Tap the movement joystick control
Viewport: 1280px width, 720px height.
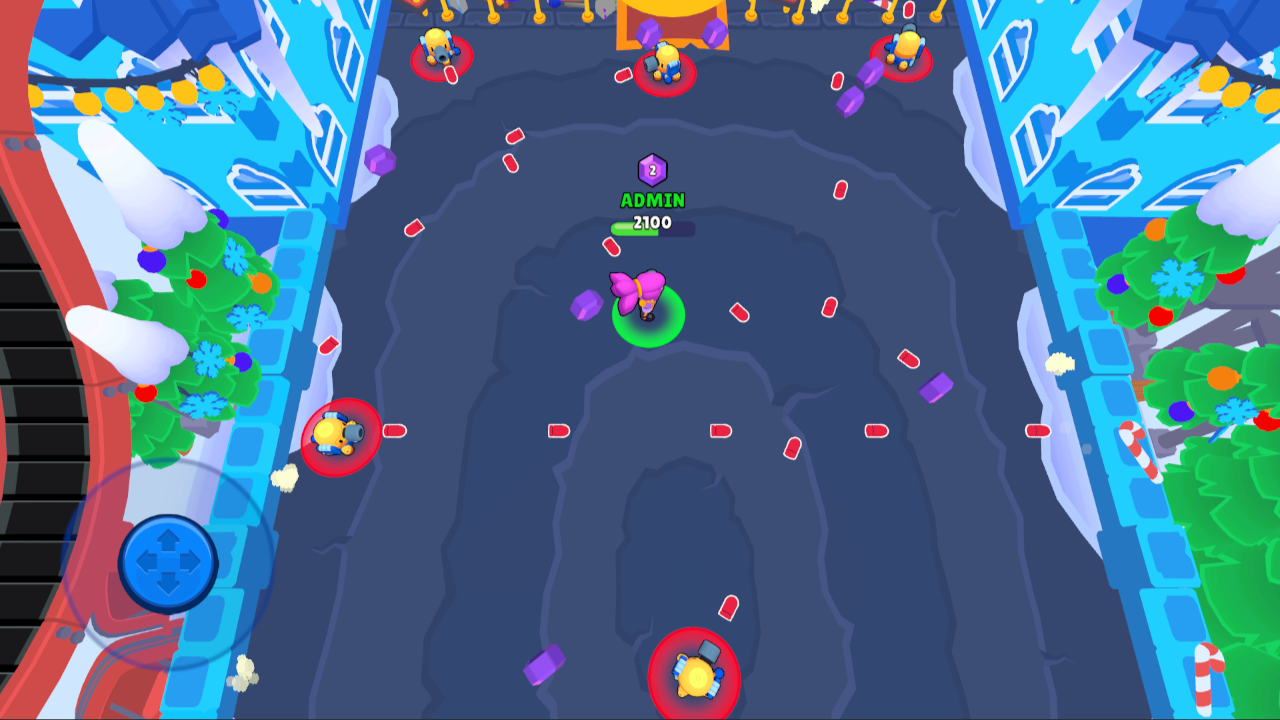coord(170,562)
